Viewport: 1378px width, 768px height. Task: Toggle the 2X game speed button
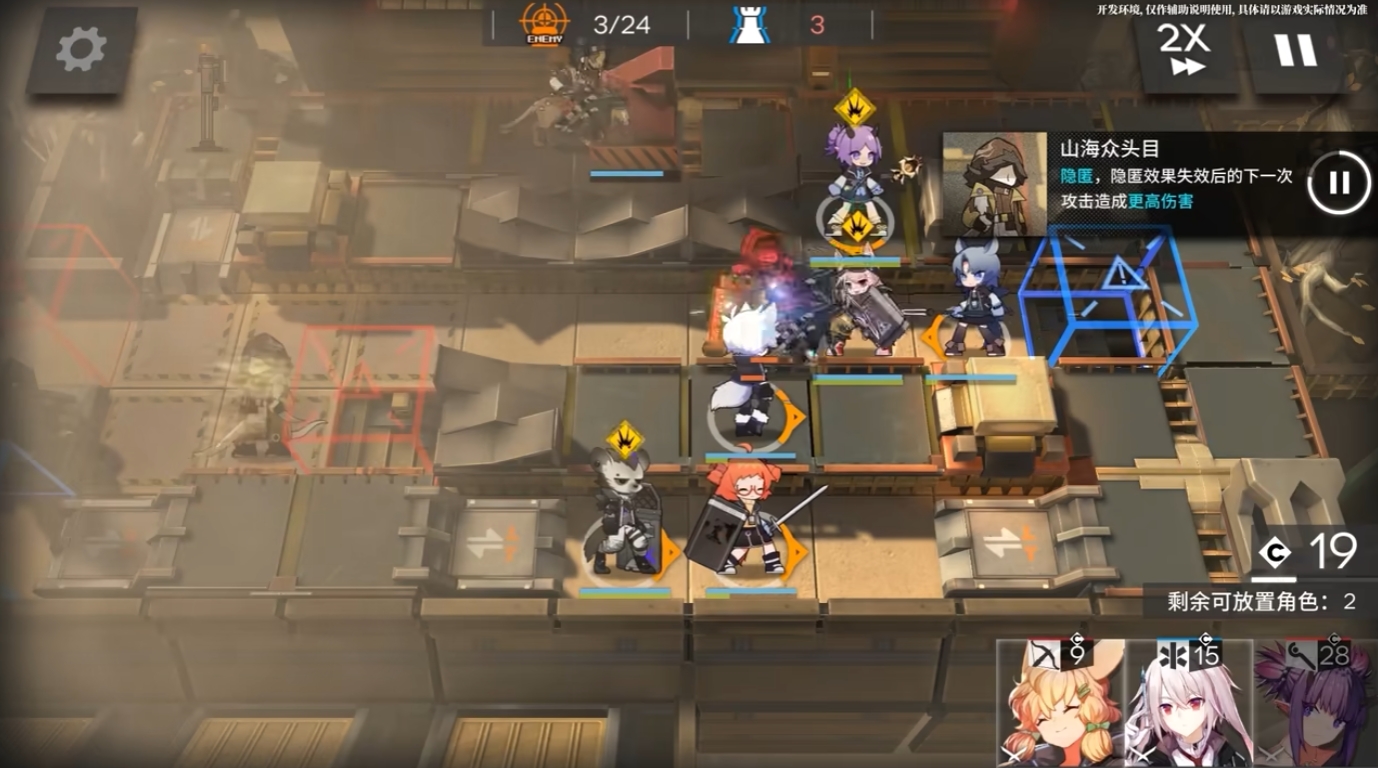1182,49
